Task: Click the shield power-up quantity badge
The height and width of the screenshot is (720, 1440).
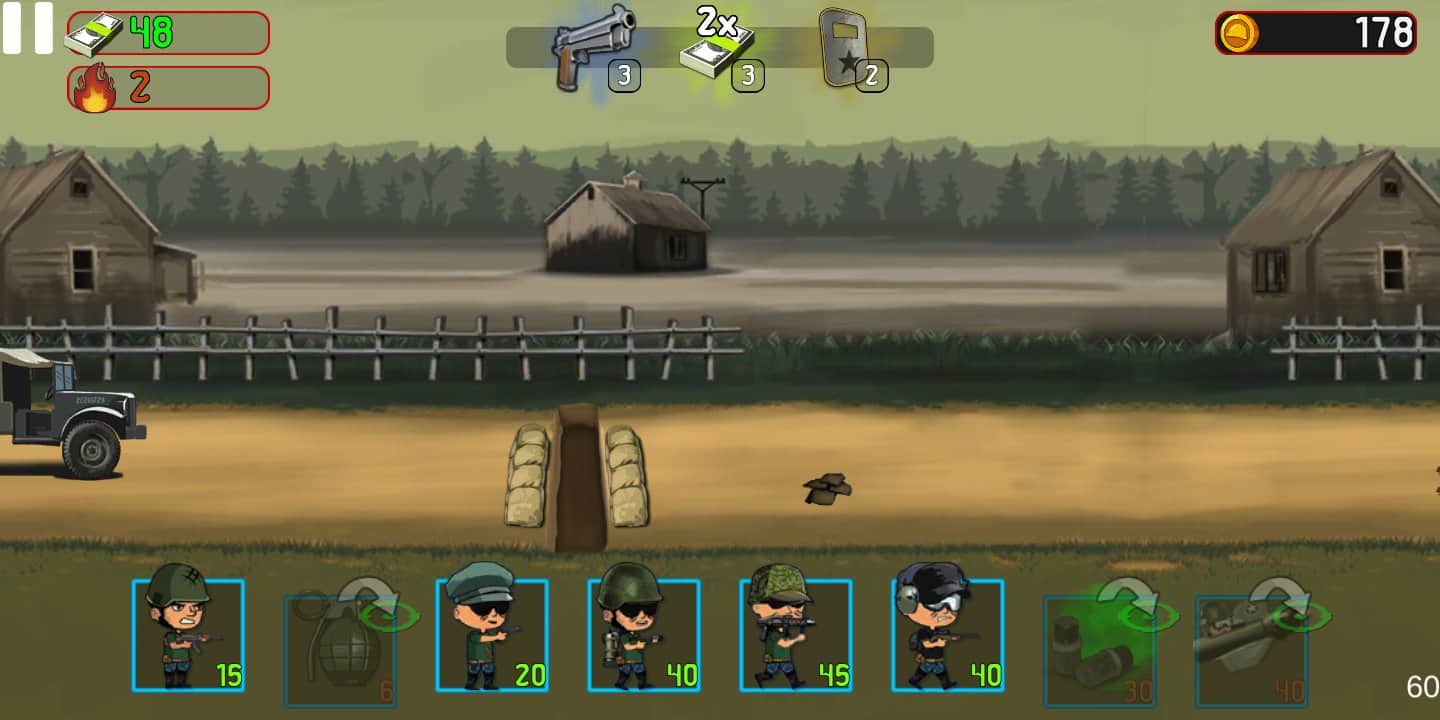Action: pyautogui.click(x=871, y=74)
